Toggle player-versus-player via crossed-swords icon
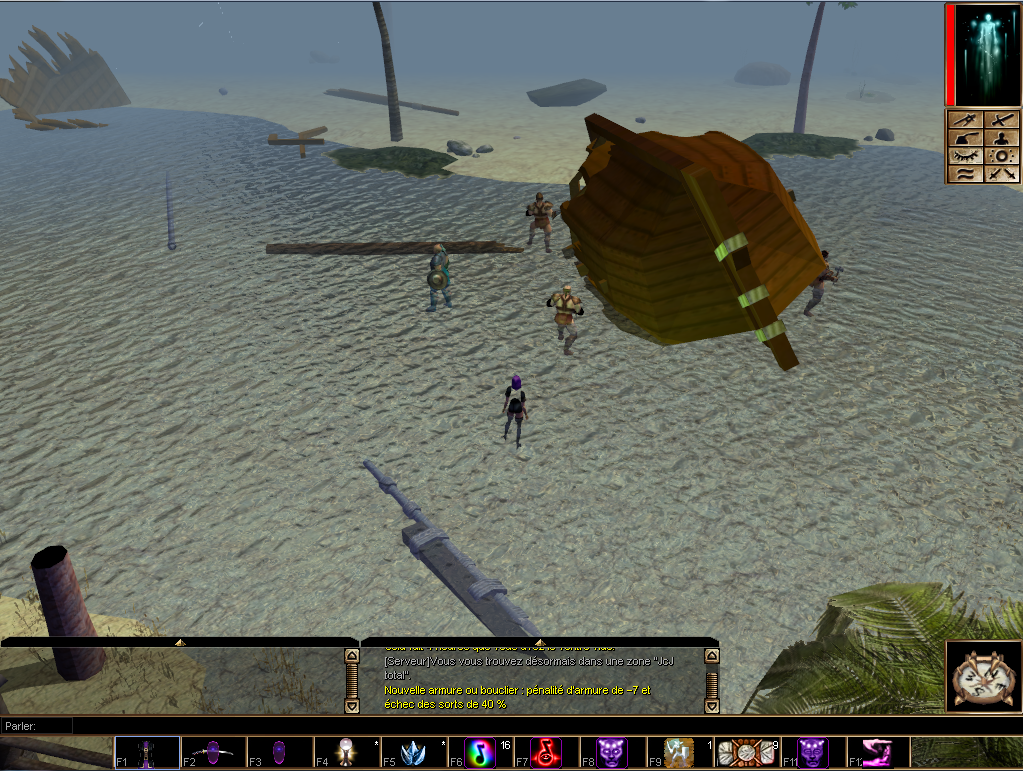This screenshot has width=1023, height=771. pos(1002,174)
